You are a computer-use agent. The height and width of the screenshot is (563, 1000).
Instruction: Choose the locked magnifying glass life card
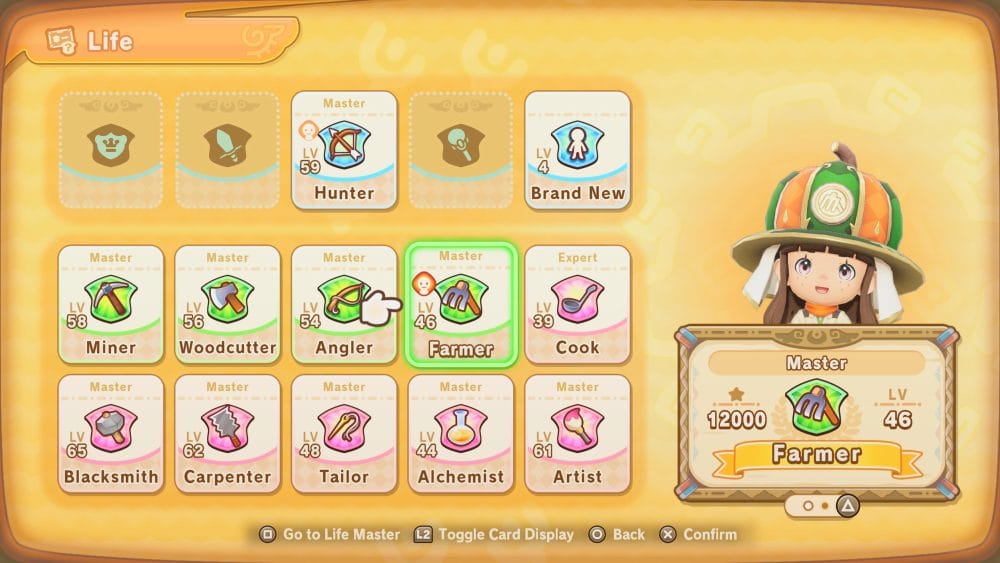(460, 150)
